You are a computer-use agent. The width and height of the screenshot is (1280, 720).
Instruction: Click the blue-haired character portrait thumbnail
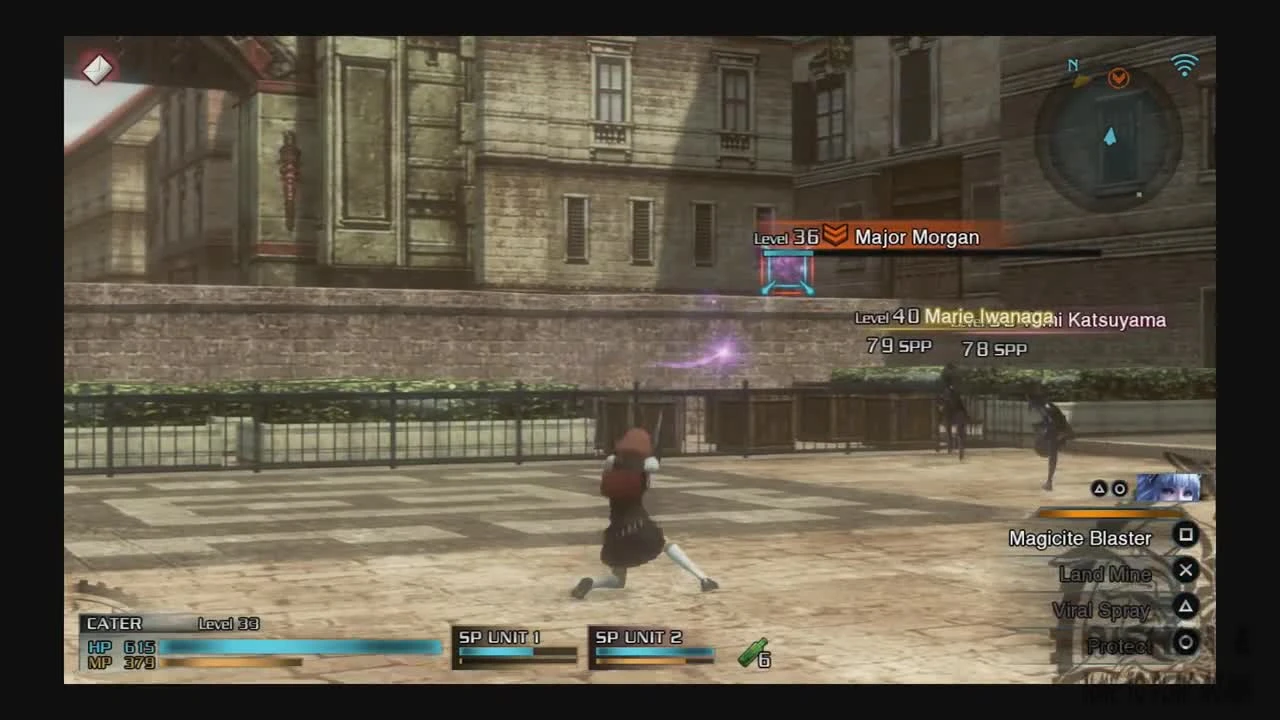(x=1168, y=488)
